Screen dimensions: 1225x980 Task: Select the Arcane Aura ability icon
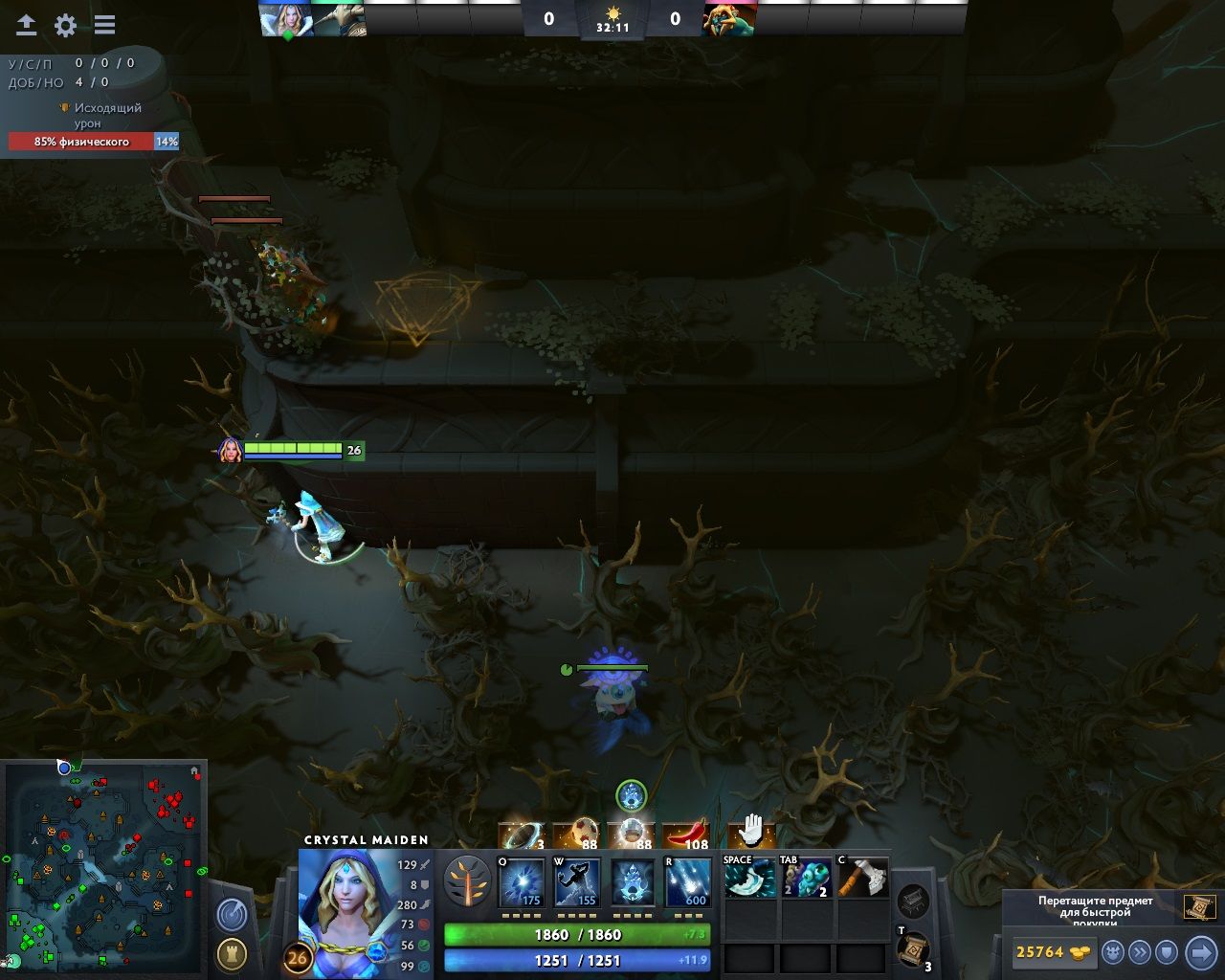(x=633, y=882)
